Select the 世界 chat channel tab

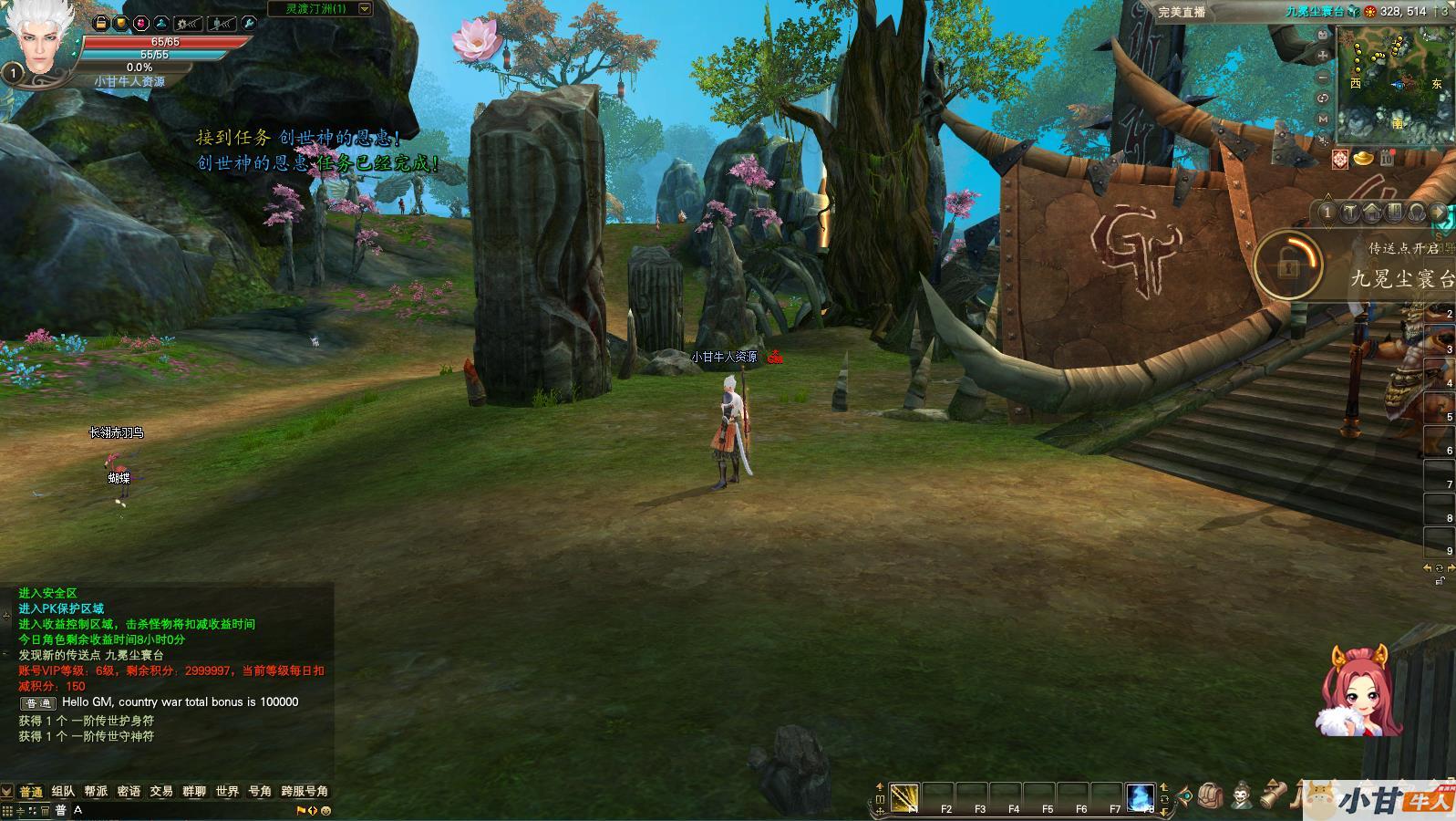point(227,791)
